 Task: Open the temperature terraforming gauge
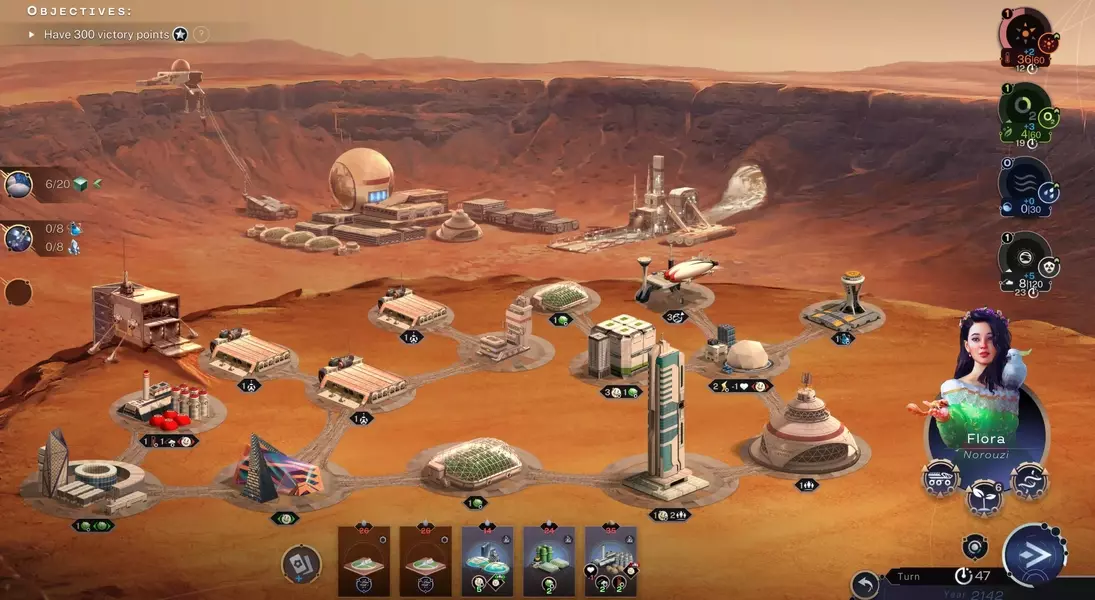1023,35
